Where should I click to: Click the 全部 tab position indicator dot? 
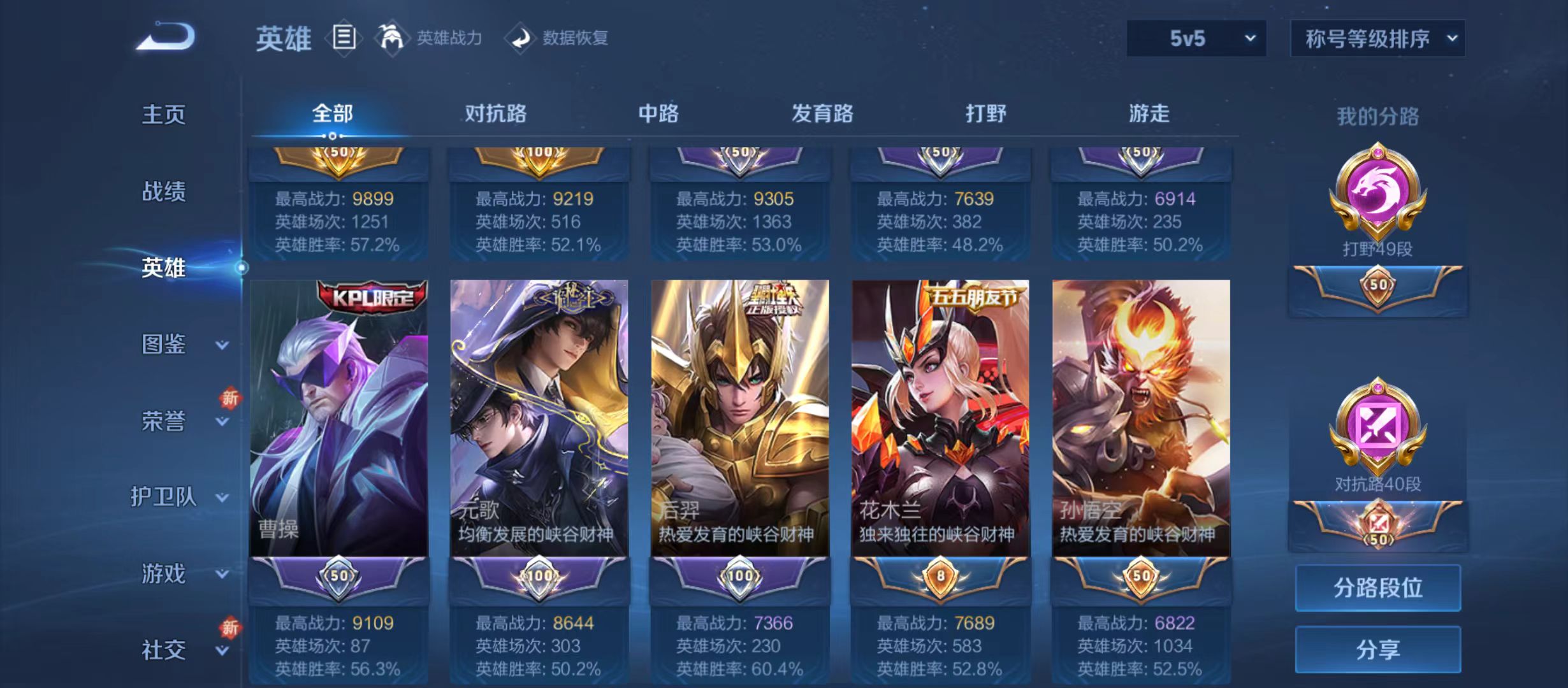pyautogui.click(x=331, y=137)
